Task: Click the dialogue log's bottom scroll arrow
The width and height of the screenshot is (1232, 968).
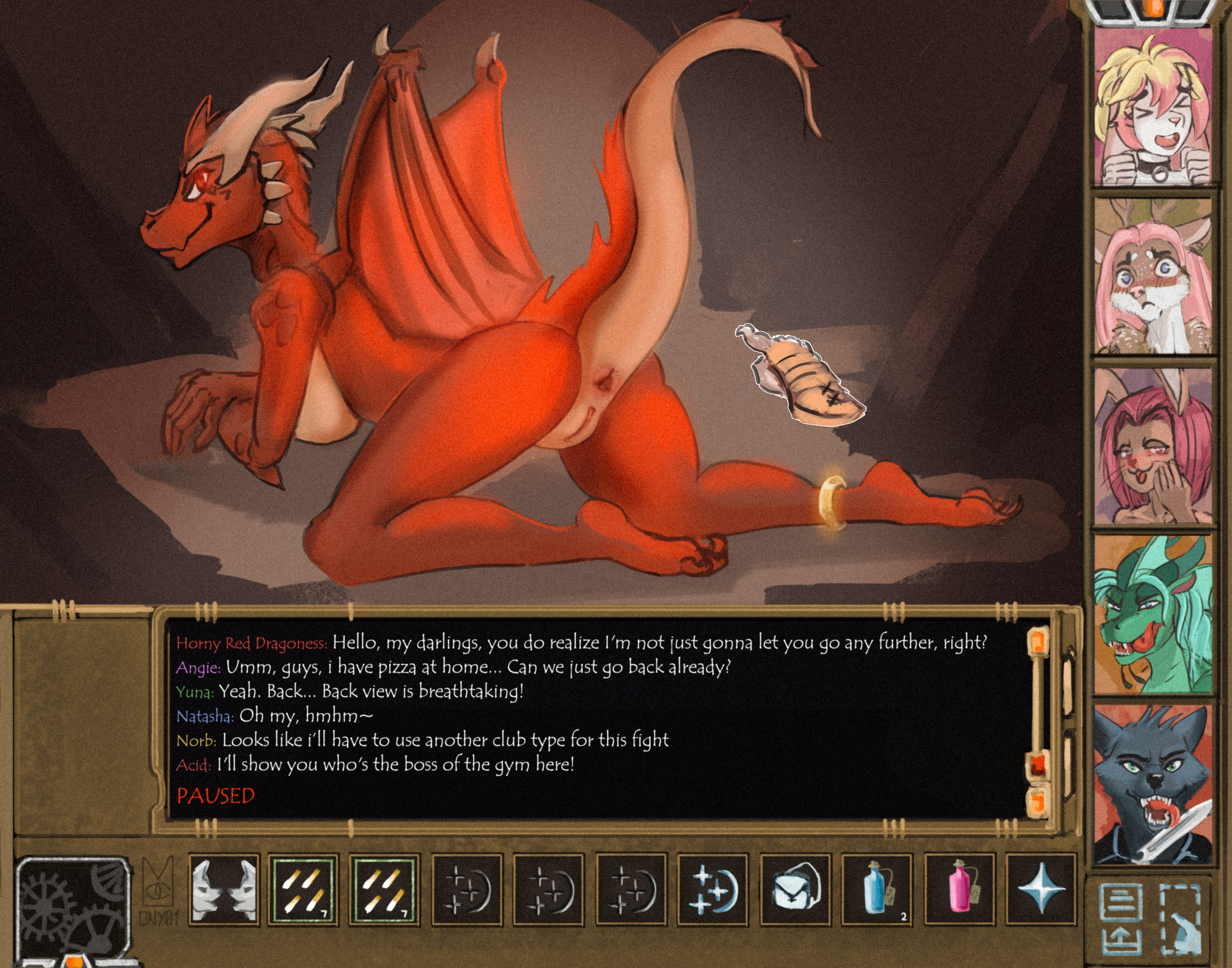Action: point(1038,801)
